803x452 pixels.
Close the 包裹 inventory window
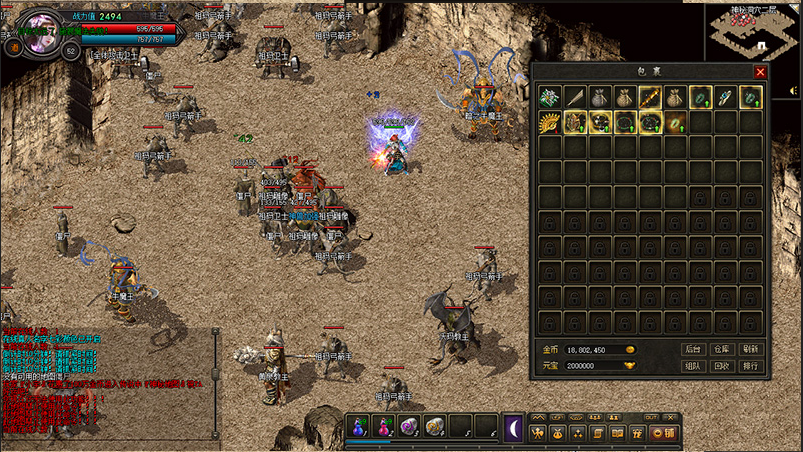(760, 72)
